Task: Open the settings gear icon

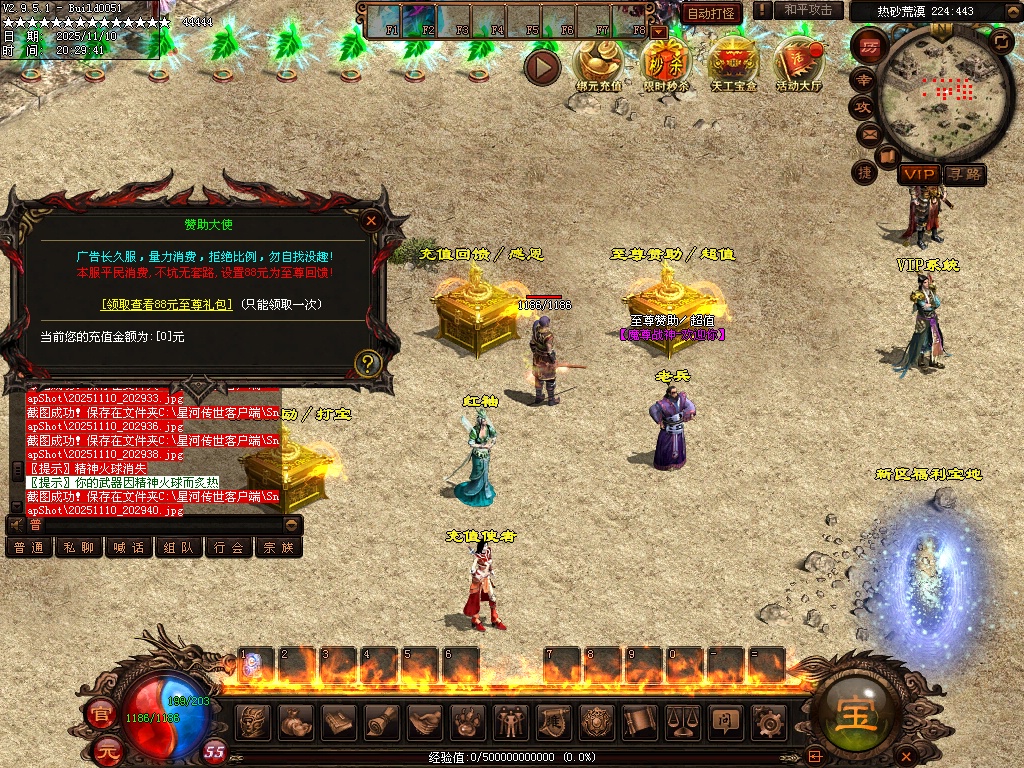Action: tap(768, 720)
